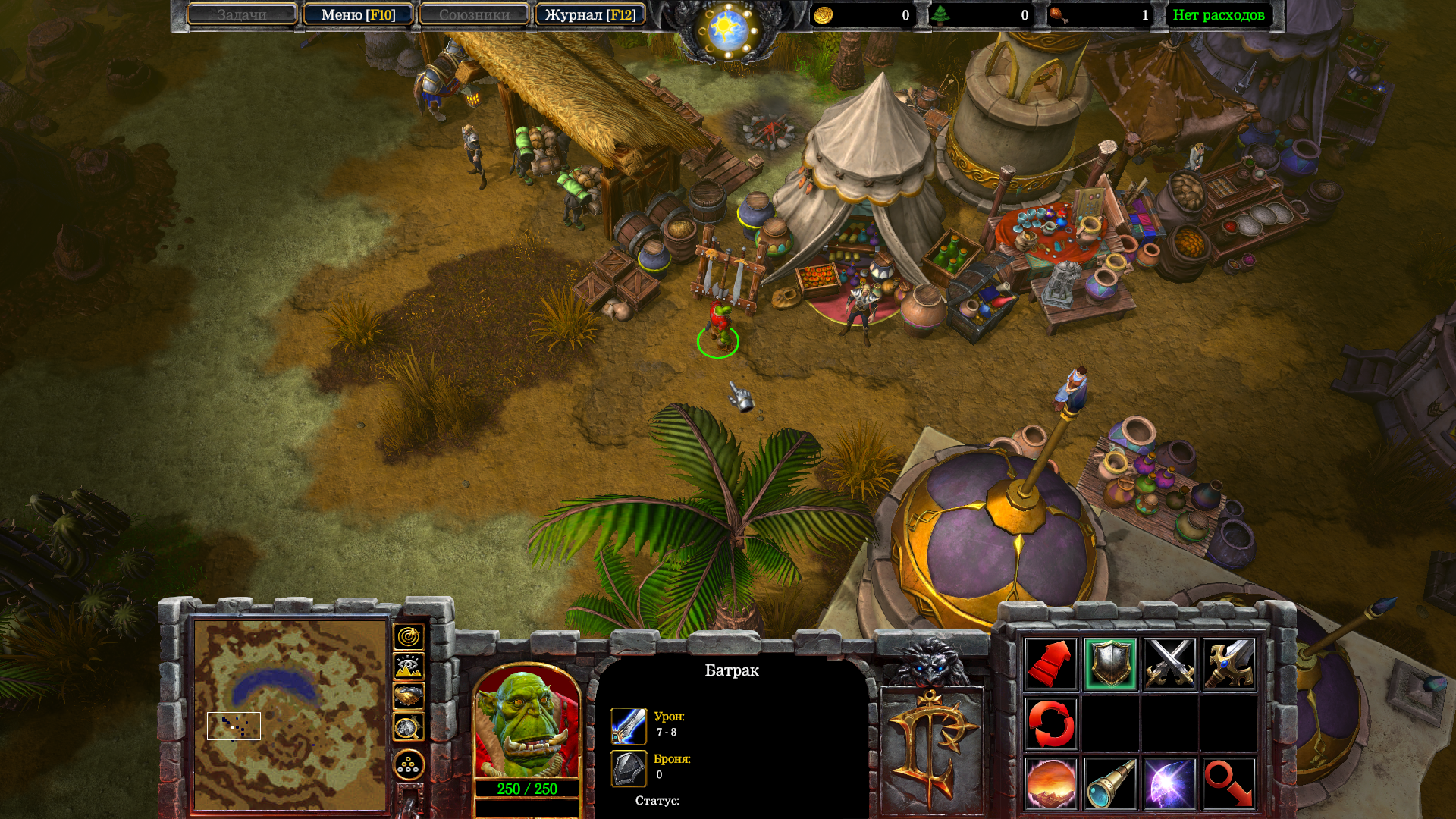Toggle the ally color handshake button
Viewport: 1456px width, 819px height.
(x=408, y=696)
